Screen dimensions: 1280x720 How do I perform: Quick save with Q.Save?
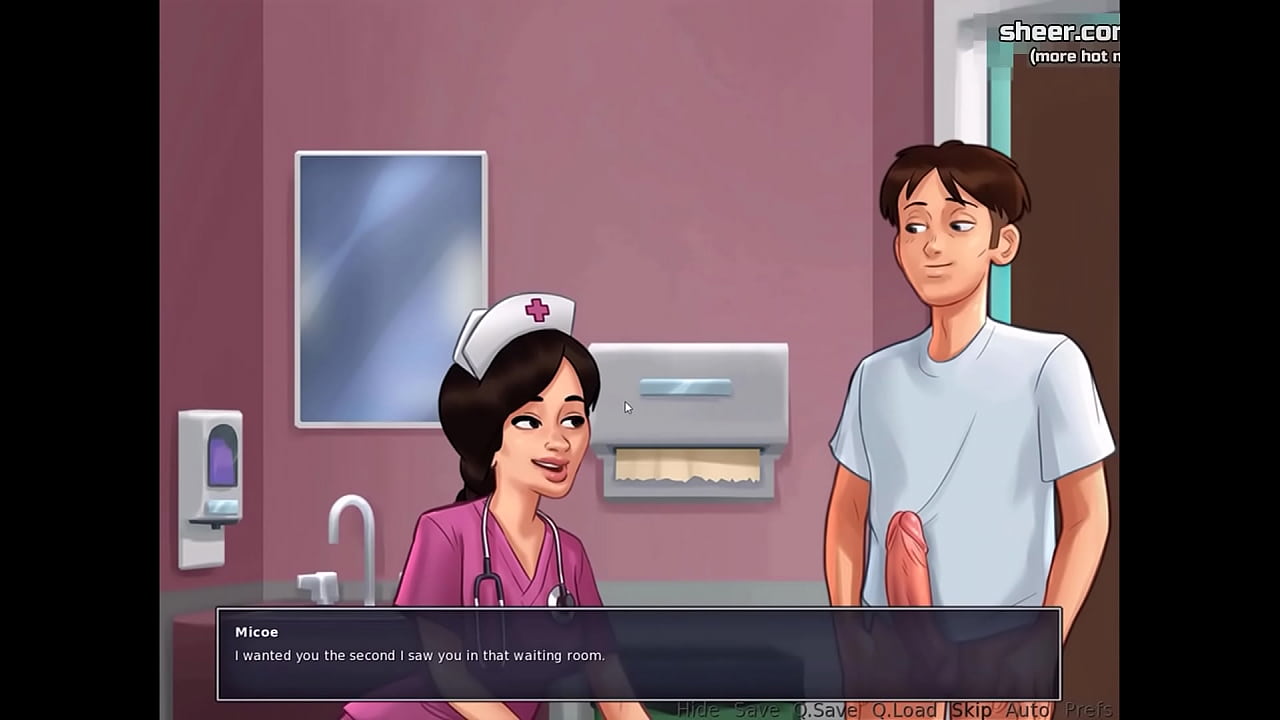[826, 710]
